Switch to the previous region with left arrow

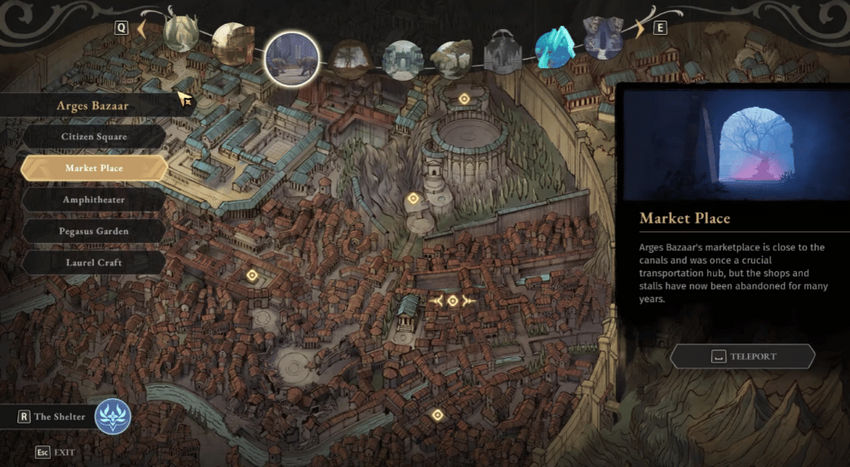click(141, 28)
